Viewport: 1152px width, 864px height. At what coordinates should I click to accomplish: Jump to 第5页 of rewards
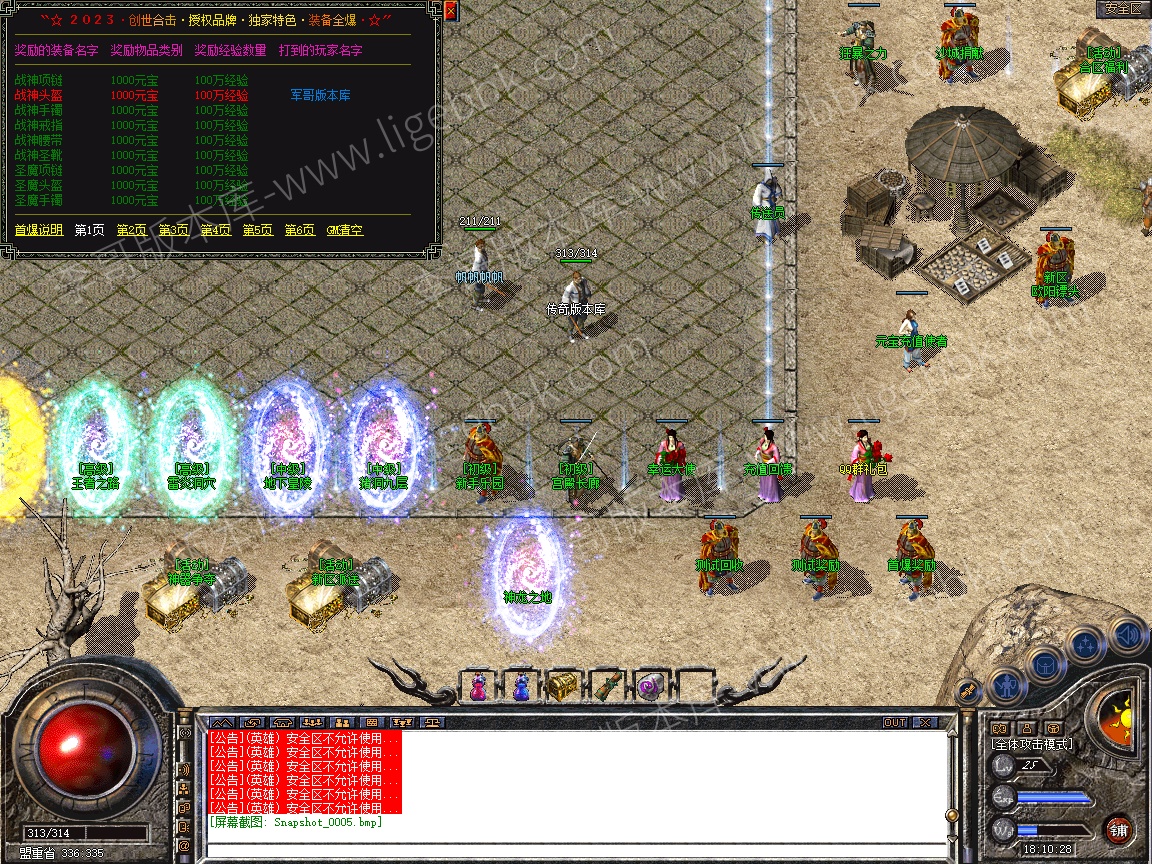point(257,230)
